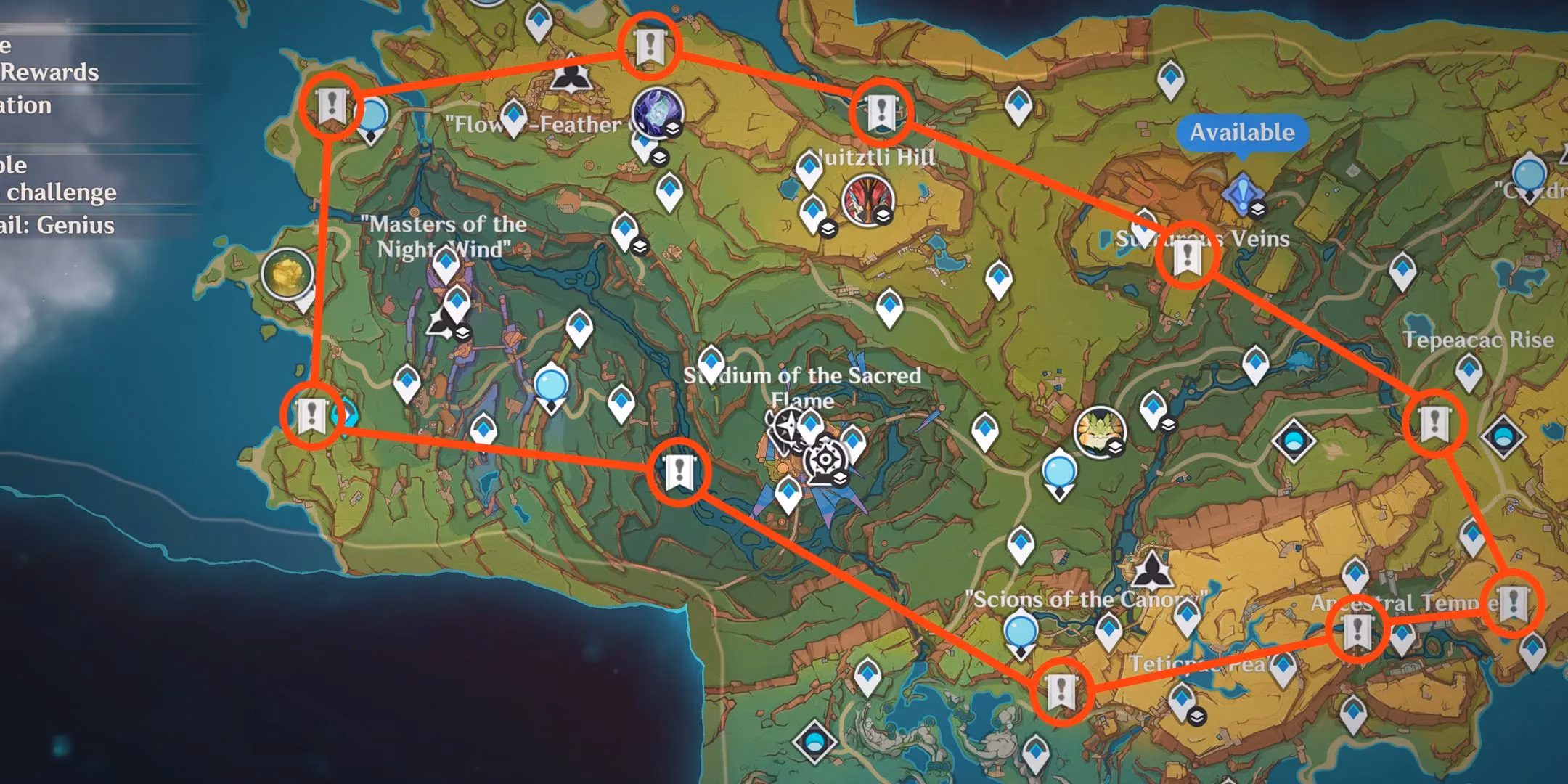Click the blue exclamation marker below the Available tooltip
1568x784 pixels.
click(1243, 194)
